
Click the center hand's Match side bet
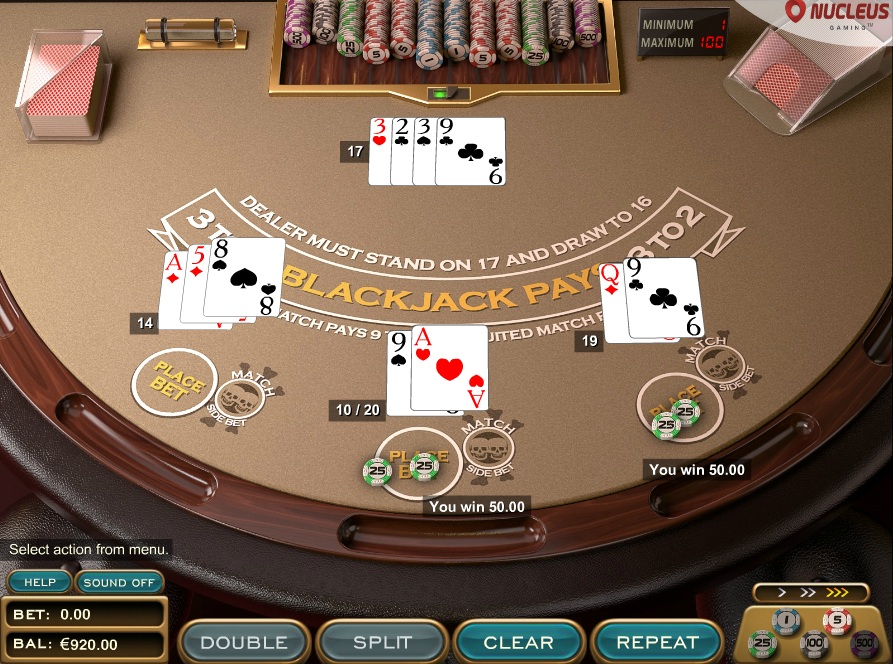(488, 445)
